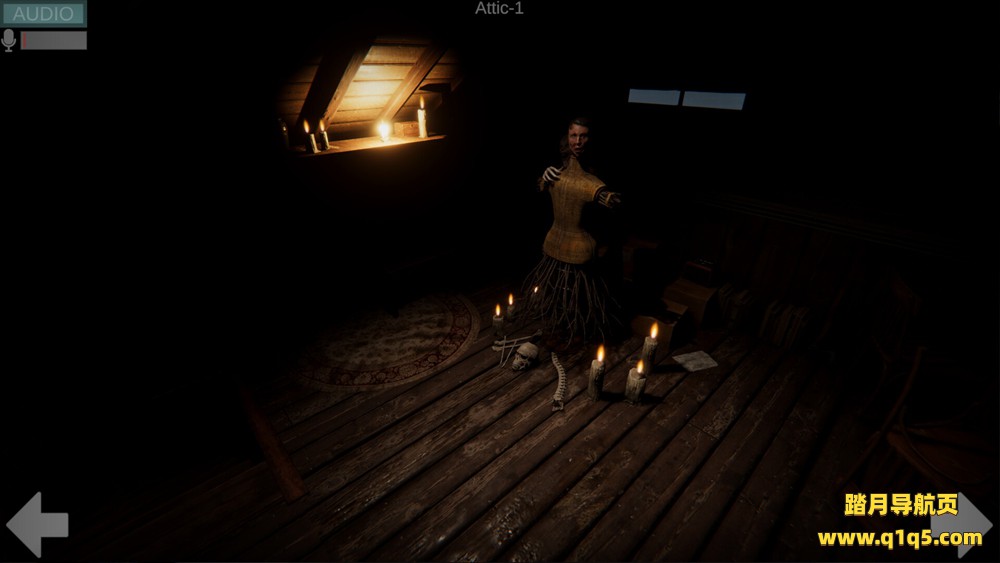Click the microphone icon

pos(9,40)
